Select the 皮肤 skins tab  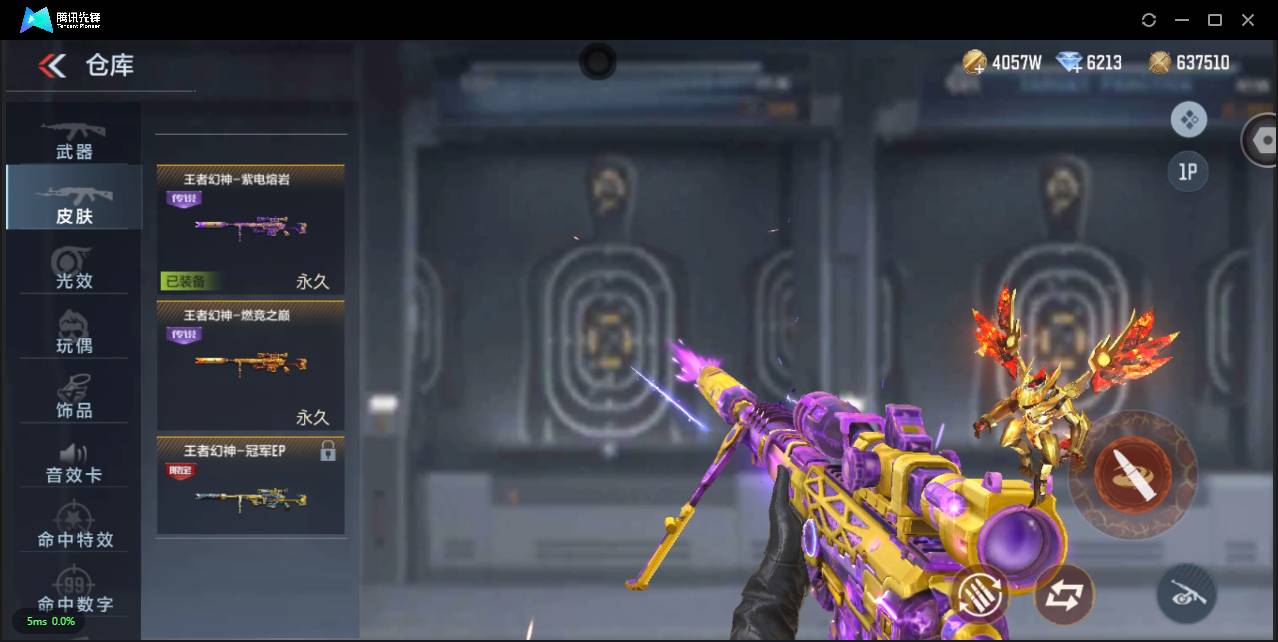(x=74, y=200)
